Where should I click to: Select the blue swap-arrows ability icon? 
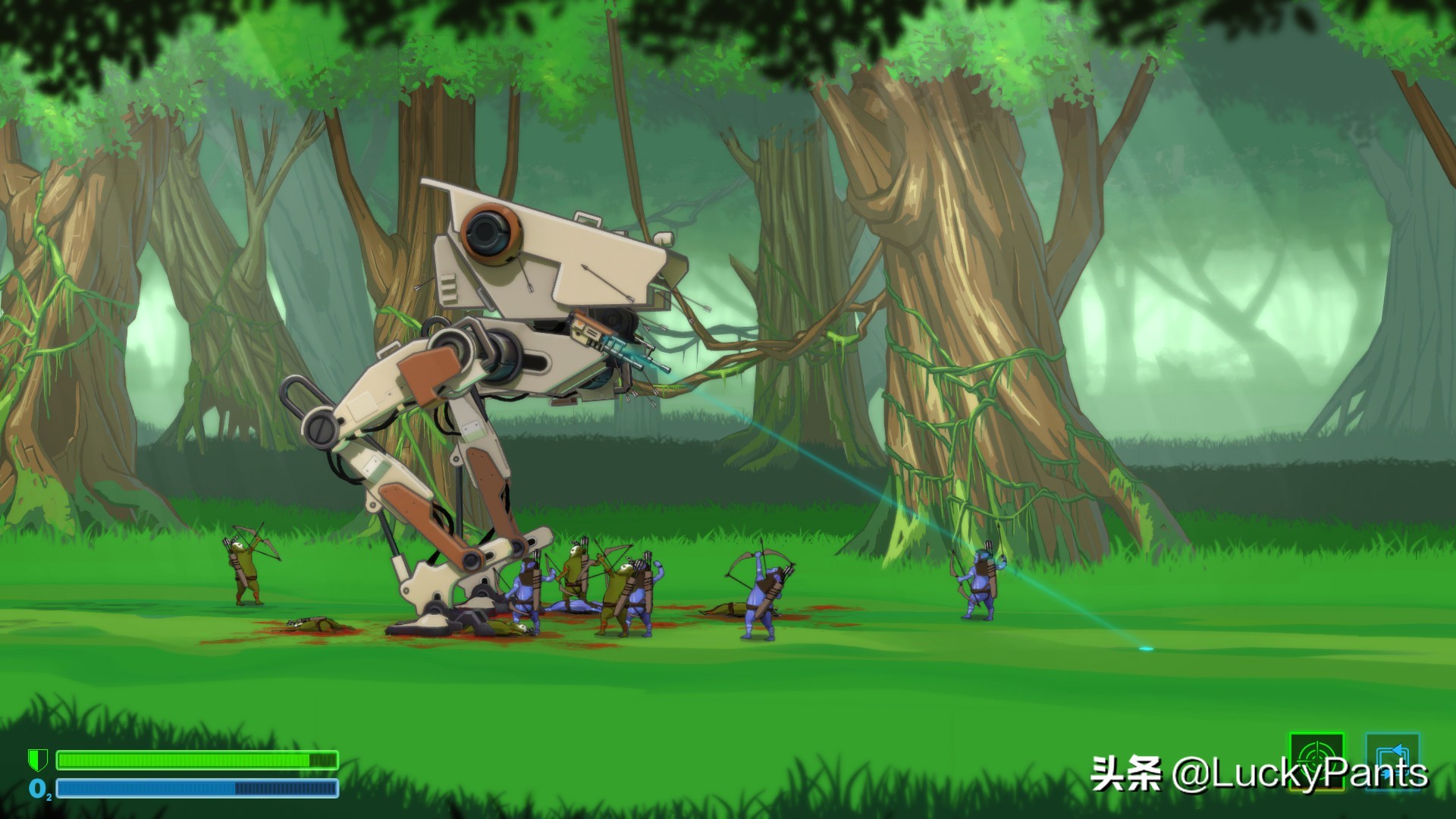[x=1392, y=761]
